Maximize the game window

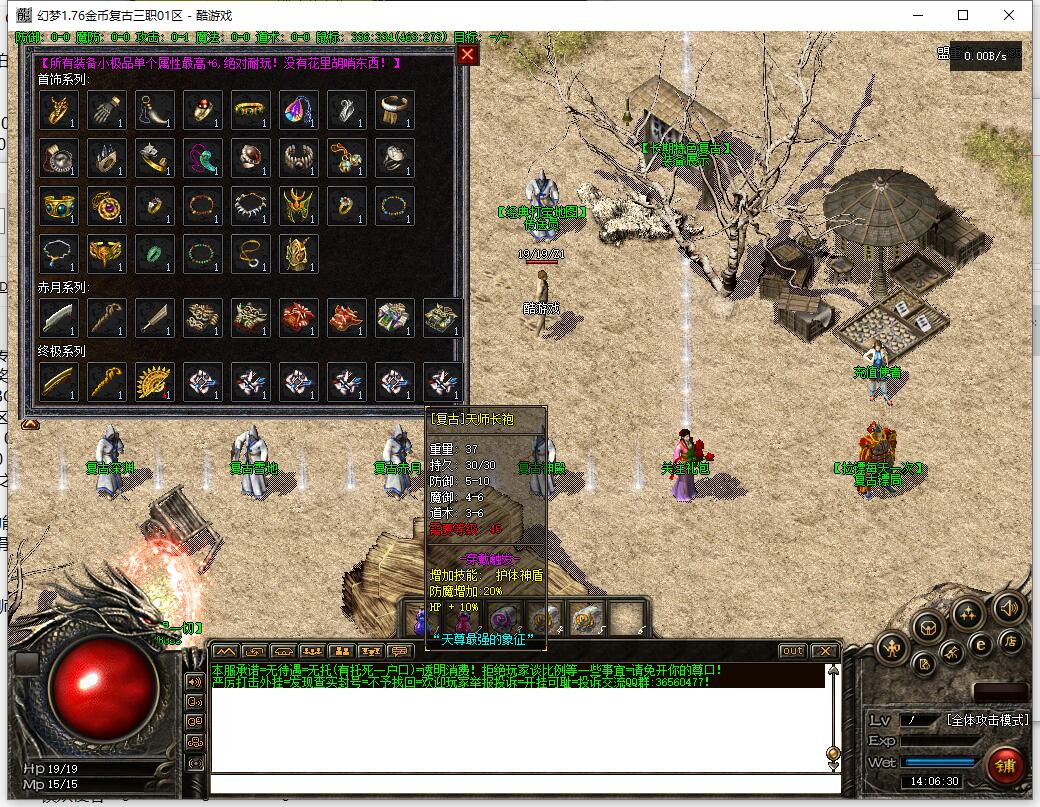pos(963,15)
